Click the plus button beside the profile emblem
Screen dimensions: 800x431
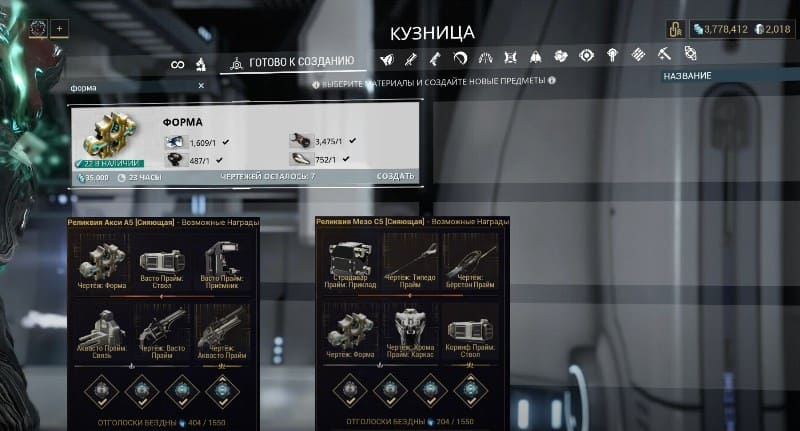click(x=58, y=27)
